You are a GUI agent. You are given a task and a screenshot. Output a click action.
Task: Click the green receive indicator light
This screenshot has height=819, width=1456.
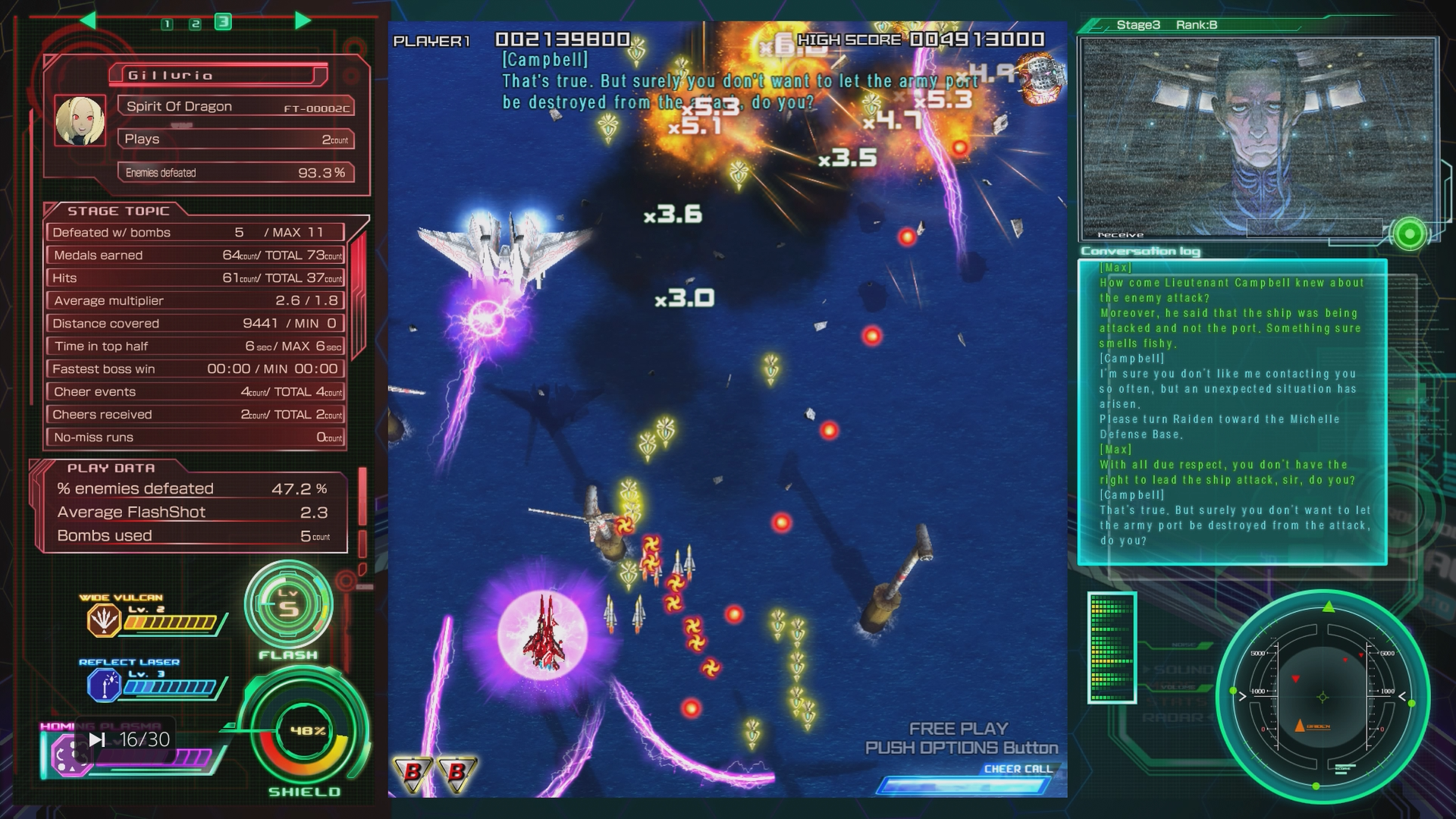coord(1409,234)
